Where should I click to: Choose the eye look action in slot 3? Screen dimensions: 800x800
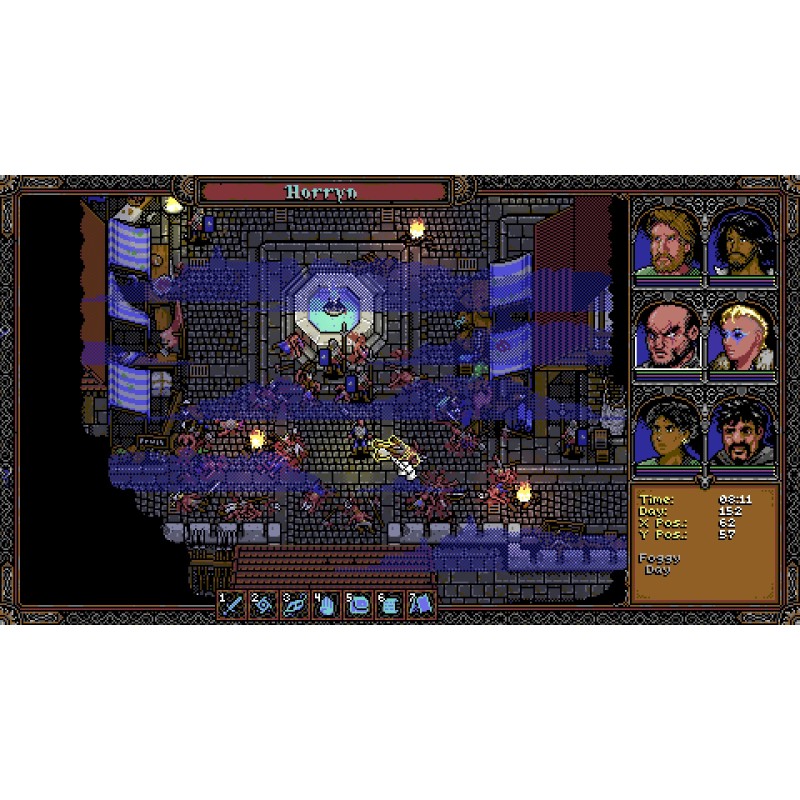point(295,605)
